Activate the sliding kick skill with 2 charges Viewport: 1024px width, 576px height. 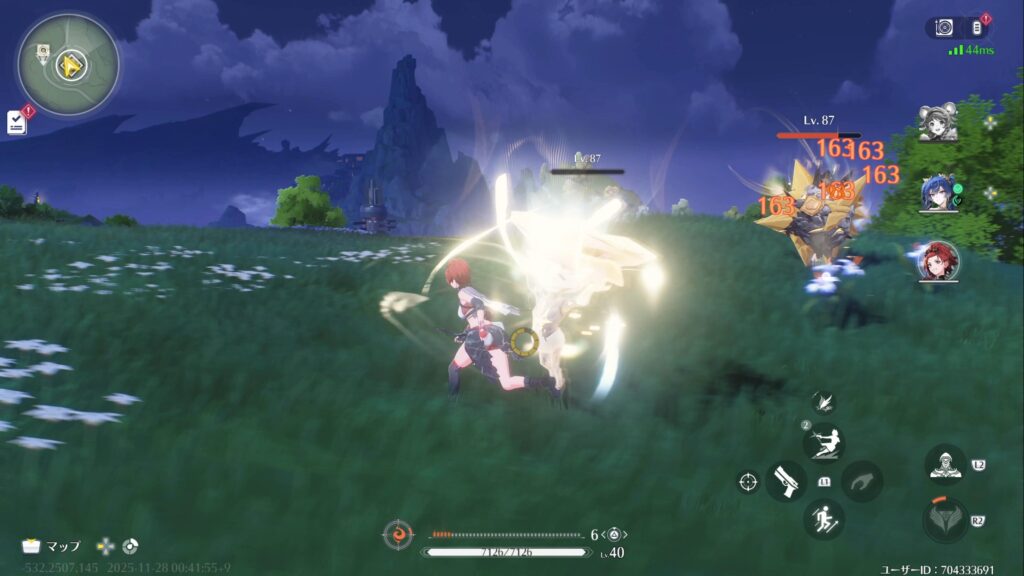824,443
